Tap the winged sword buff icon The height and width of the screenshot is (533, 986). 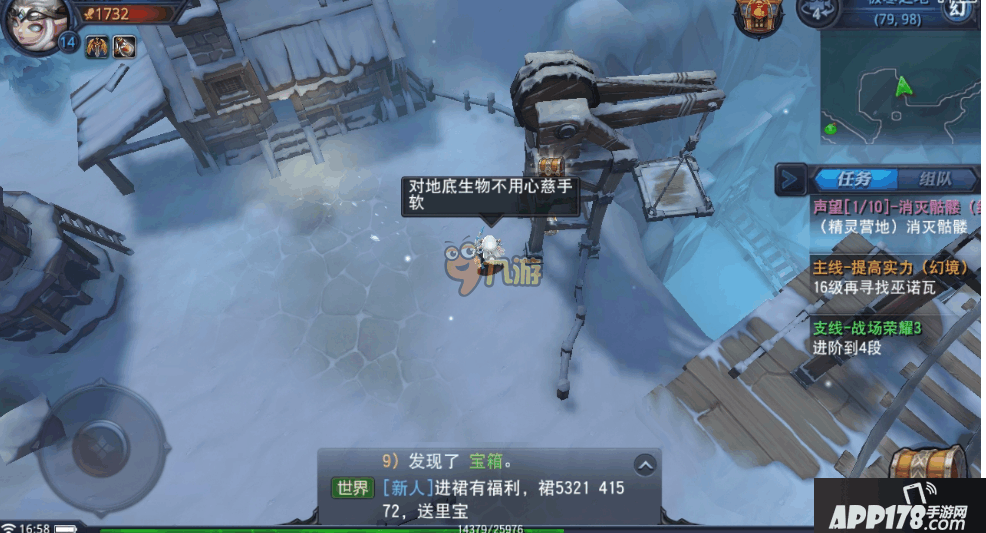(97, 46)
